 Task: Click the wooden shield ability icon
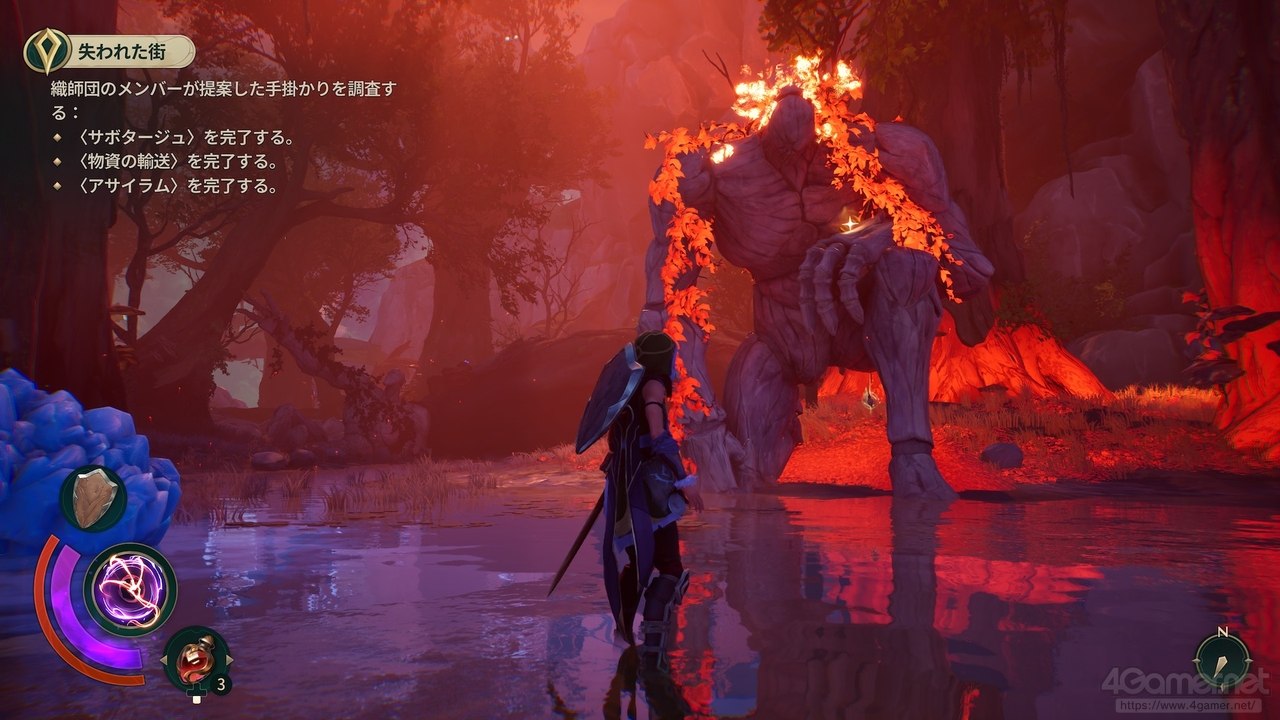click(x=93, y=498)
